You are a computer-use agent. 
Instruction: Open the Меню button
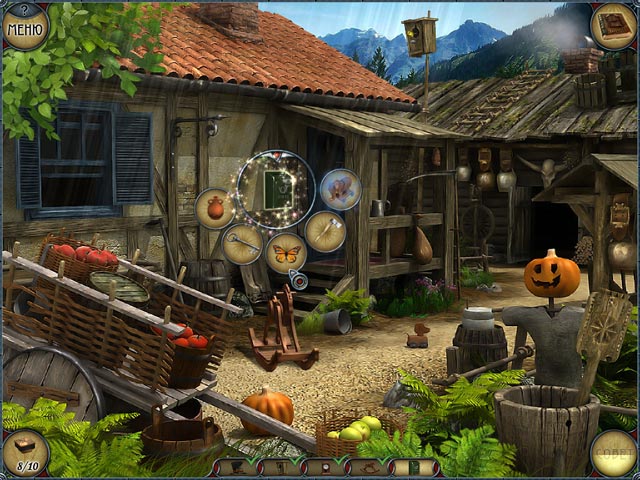(23, 25)
